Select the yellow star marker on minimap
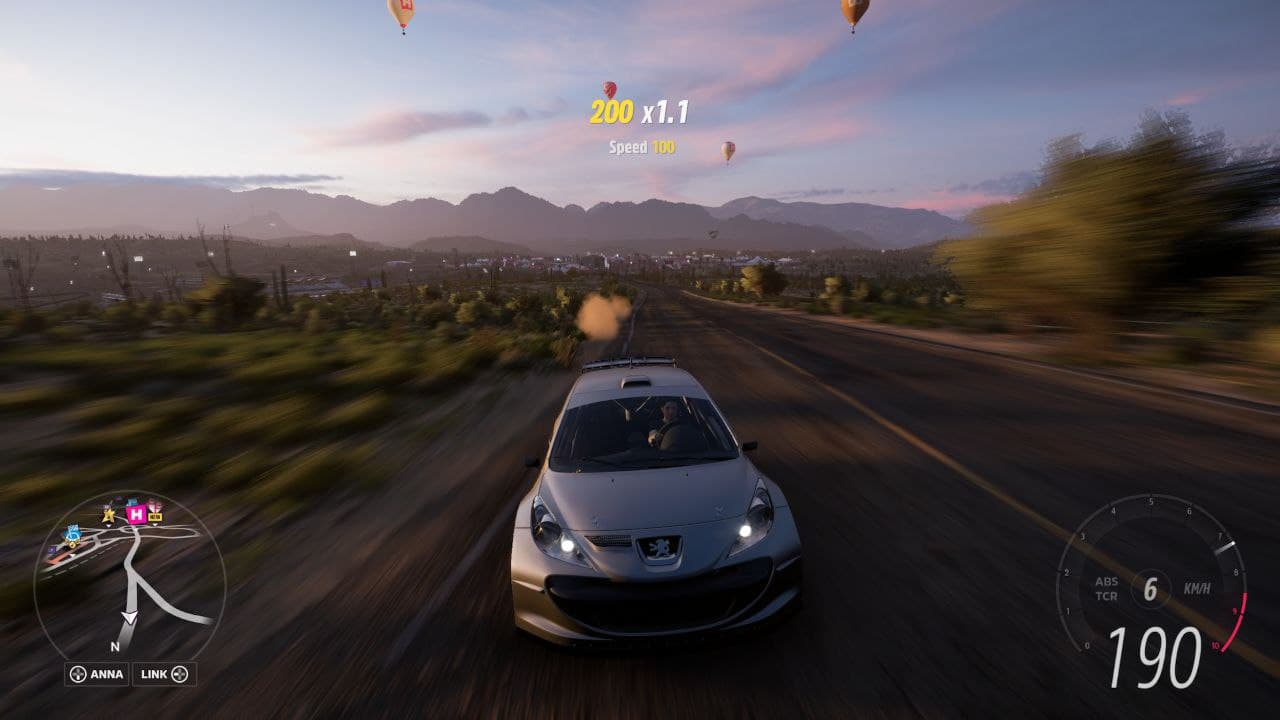The height and width of the screenshot is (720, 1280). (x=108, y=515)
